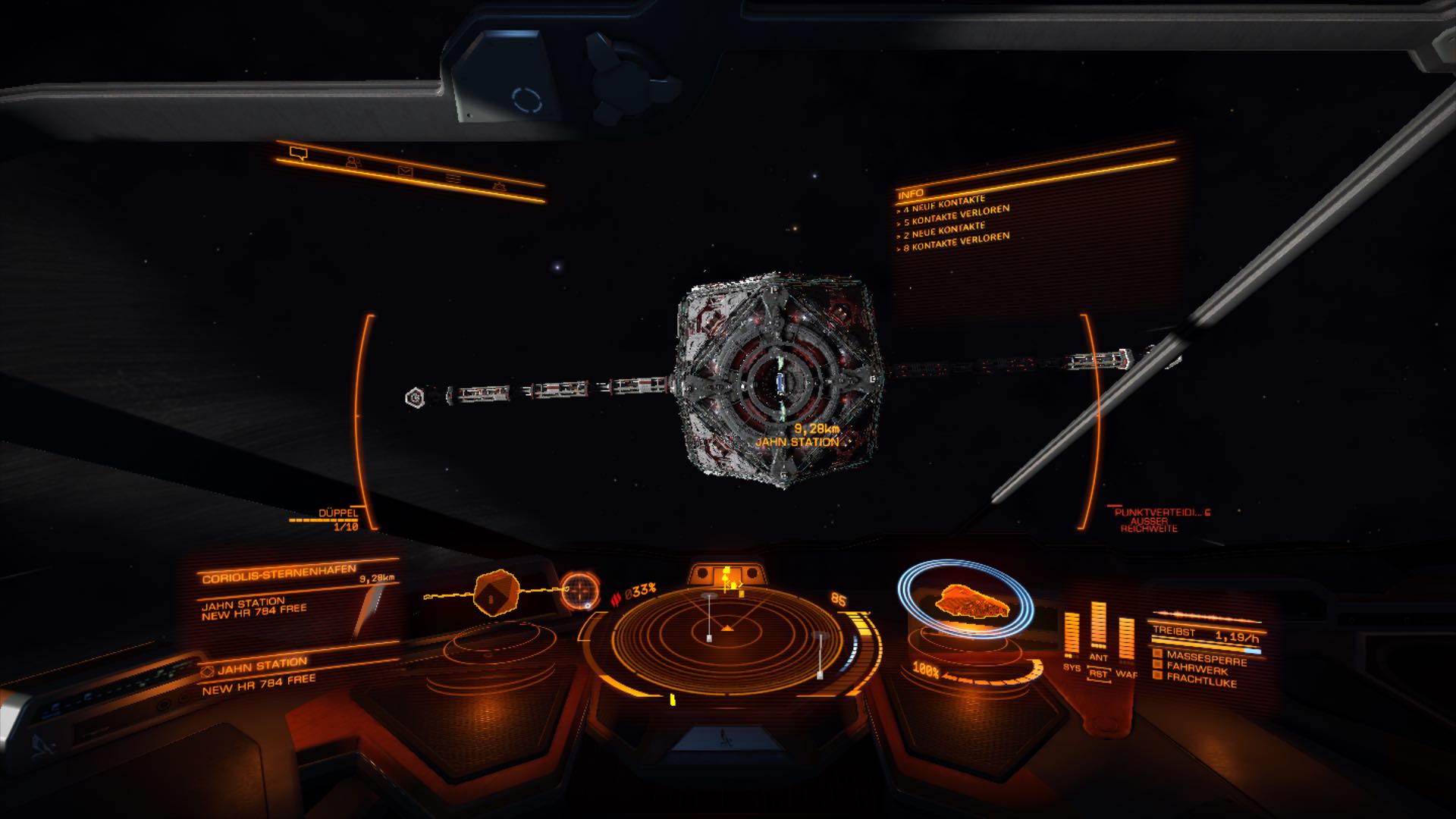Open the gear settings comms tab
The image size is (1456, 819).
(499, 187)
